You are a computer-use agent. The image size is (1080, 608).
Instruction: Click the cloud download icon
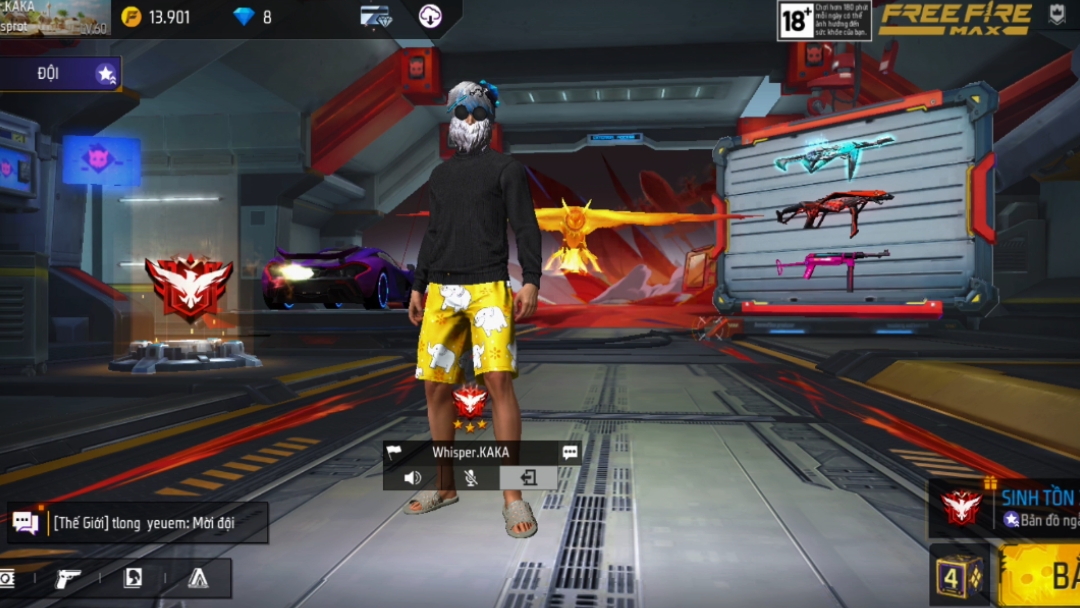[x=431, y=17]
